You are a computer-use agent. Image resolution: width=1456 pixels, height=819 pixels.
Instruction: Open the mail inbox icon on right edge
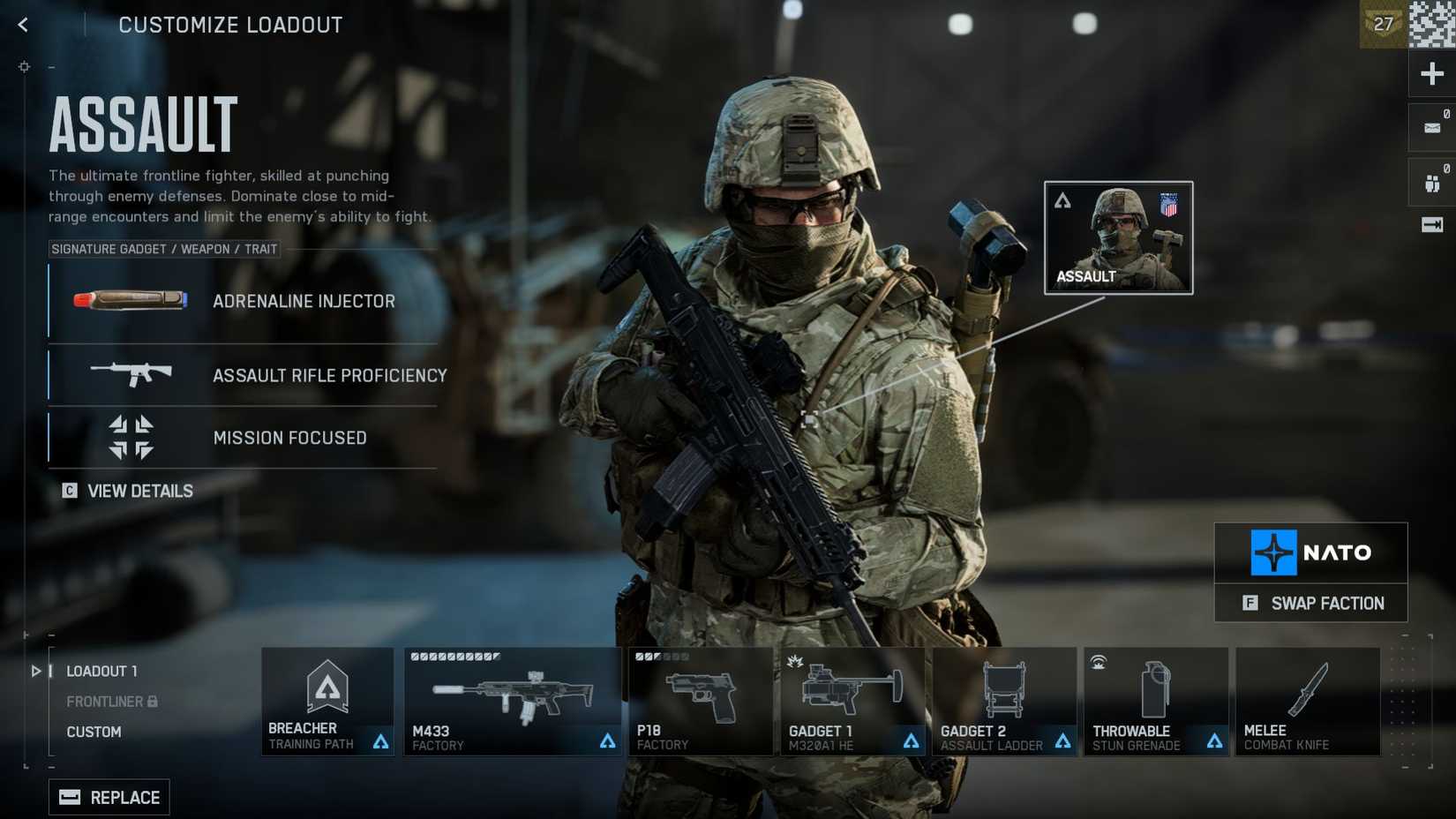[x=1430, y=126]
